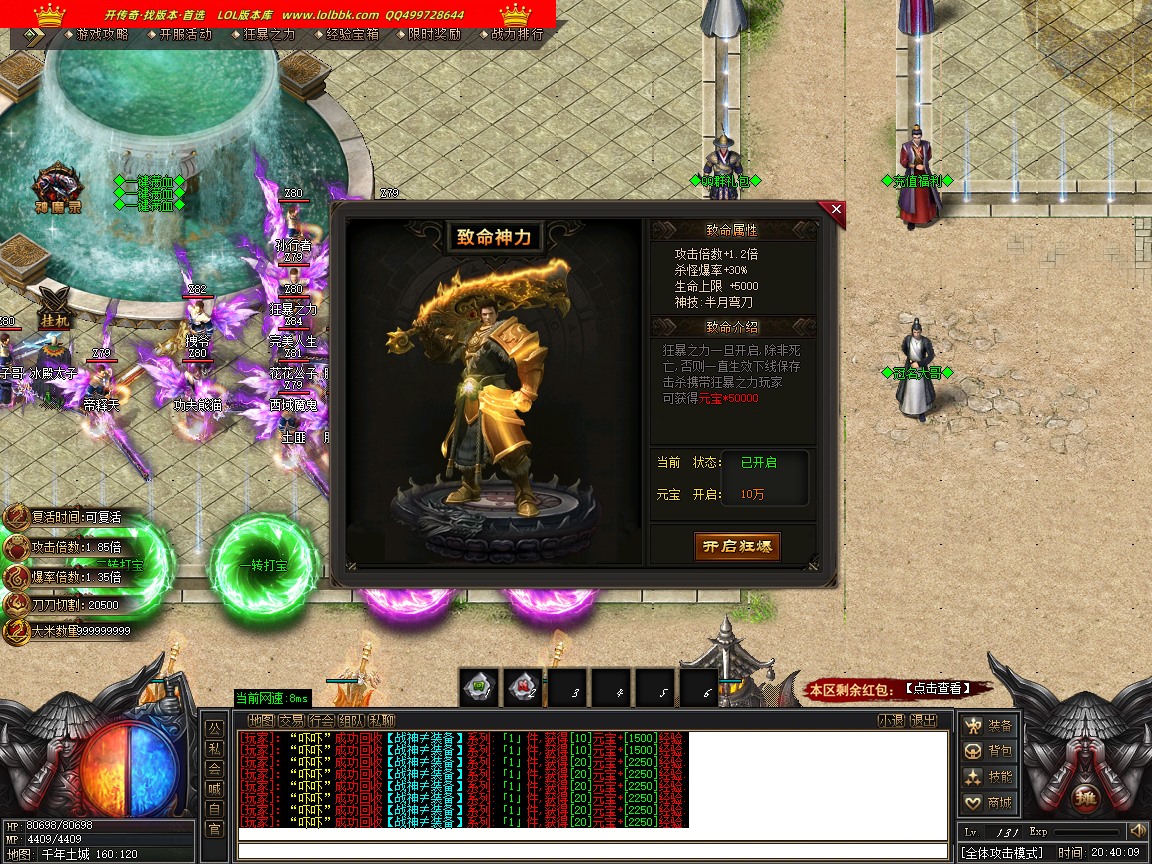Open the 技能 skills panel
The height and width of the screenshot is (864, 1152).
pyautogui.click(x=988, y=777)
